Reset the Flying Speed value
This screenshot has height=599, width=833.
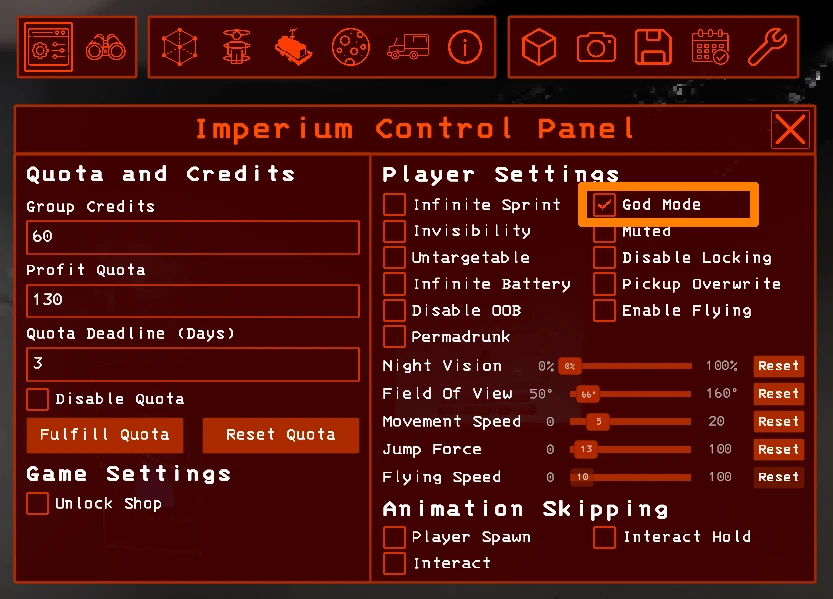(778, 477)
